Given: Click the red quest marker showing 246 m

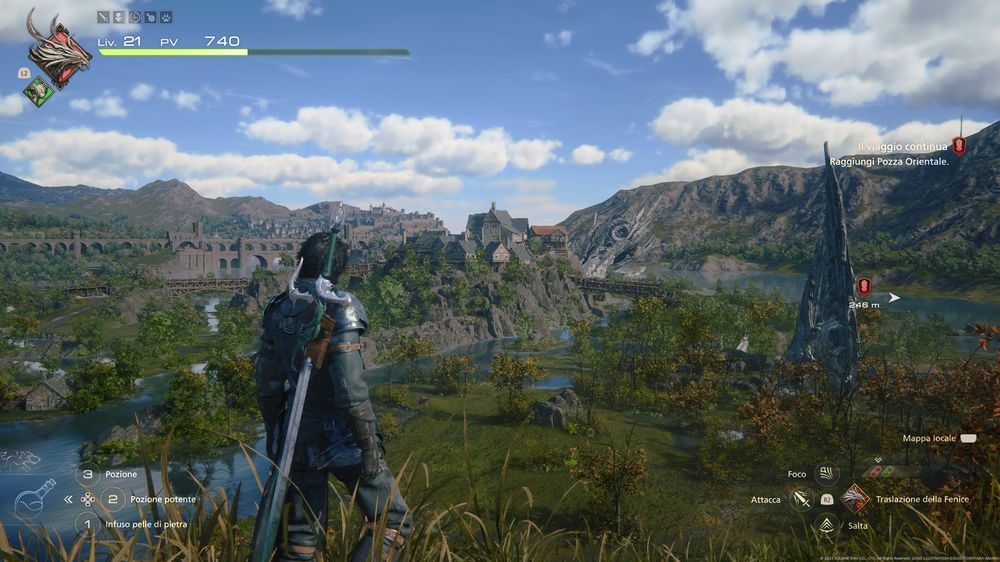Looking at the screenshot, I should (864, 286).
